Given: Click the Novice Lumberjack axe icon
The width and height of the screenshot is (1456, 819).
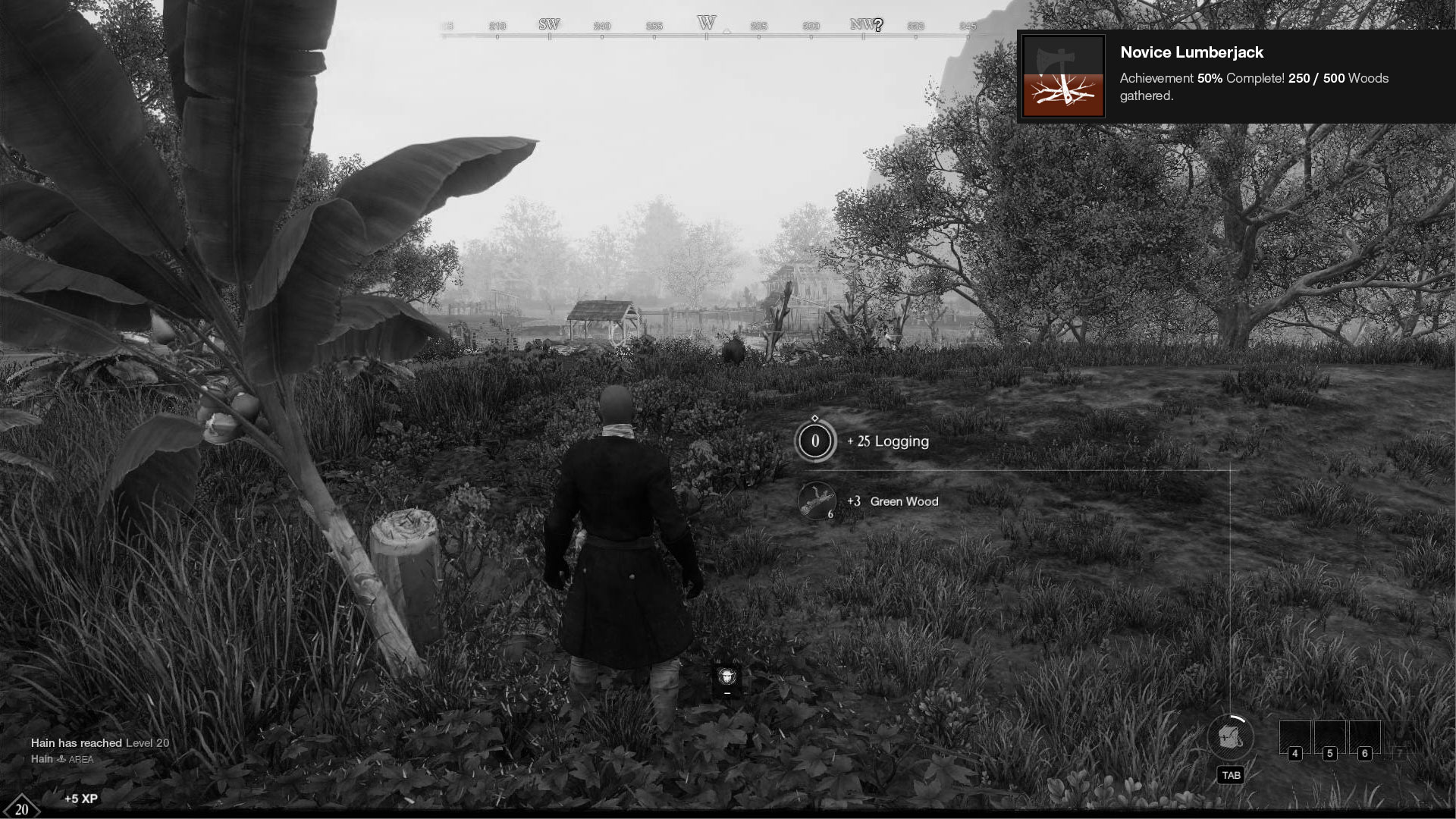Looking at the screenshot, I should pyautogui.click(x=1063, y=76).
